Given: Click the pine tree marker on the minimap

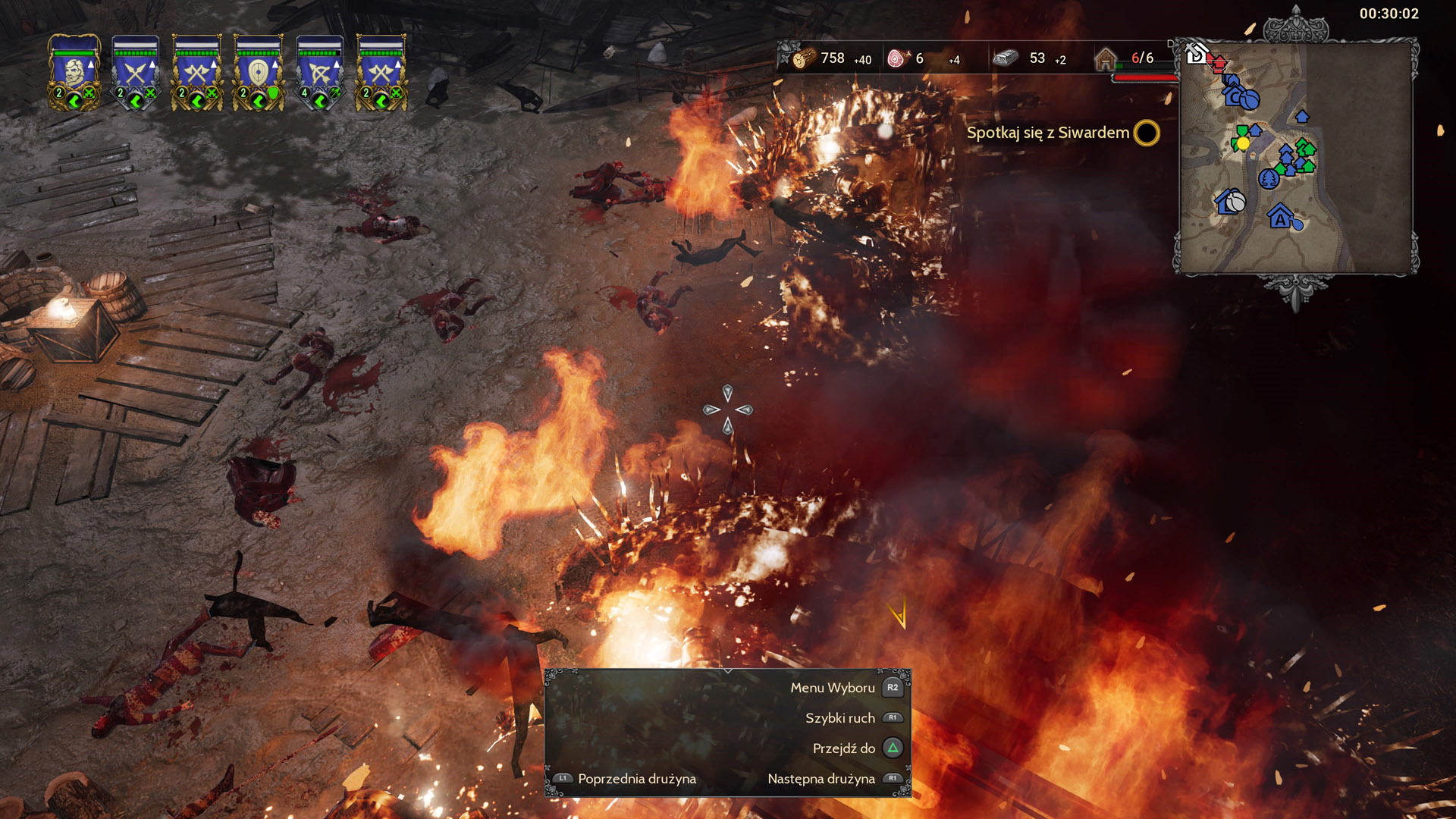Looking at the screenshot, I should point(1268,179).
